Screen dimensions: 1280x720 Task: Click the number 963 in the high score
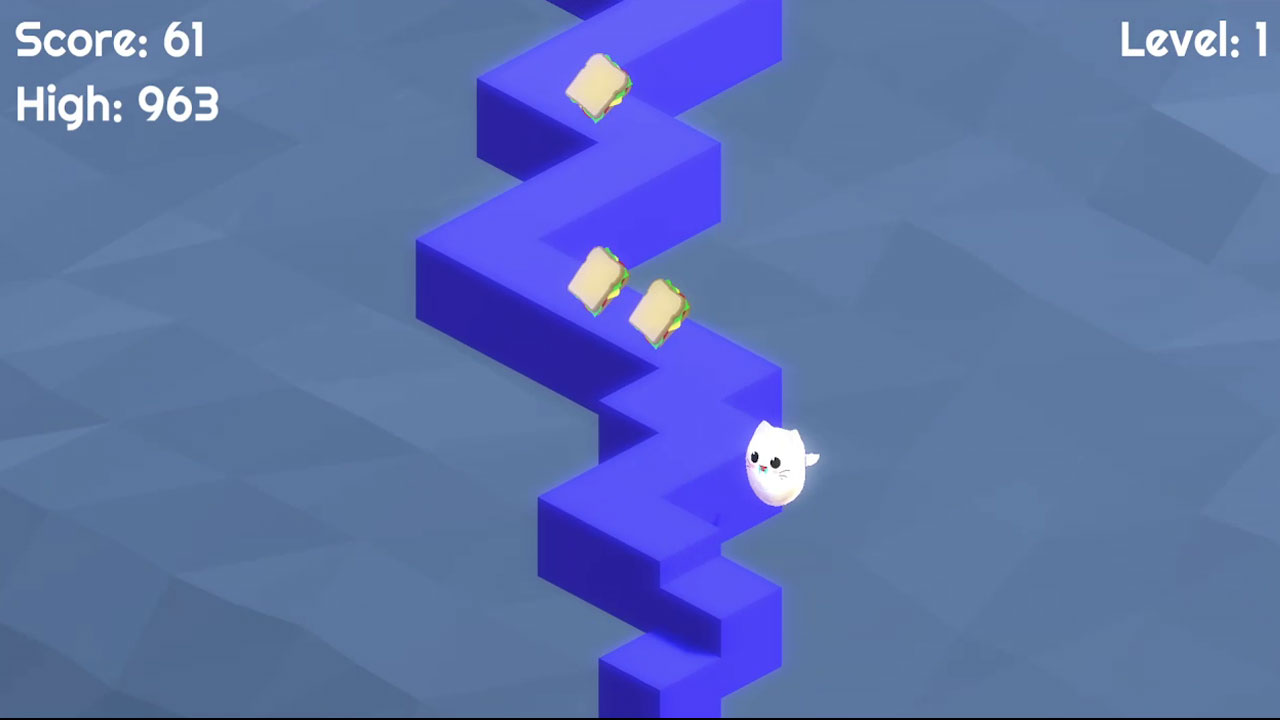pyautogui.click(x=180, y=103)
